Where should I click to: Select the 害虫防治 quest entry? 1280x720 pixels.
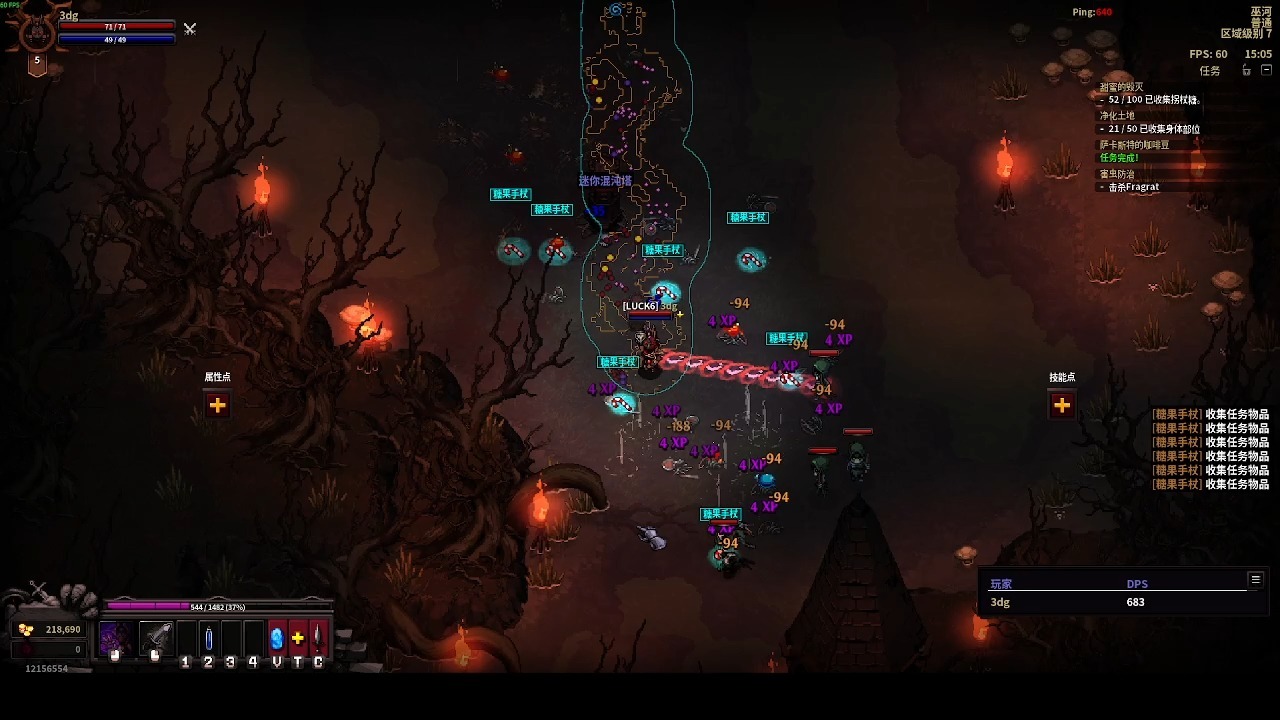point(1117,174)
